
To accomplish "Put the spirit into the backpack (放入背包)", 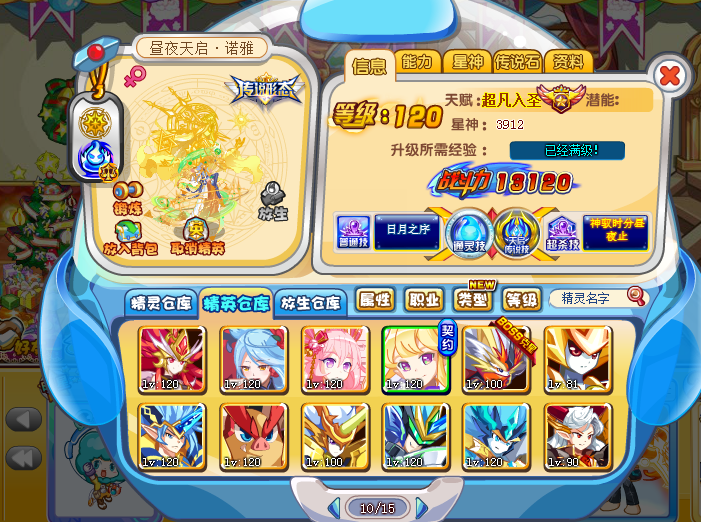I will pyautogui.click(x=129, y=238).
